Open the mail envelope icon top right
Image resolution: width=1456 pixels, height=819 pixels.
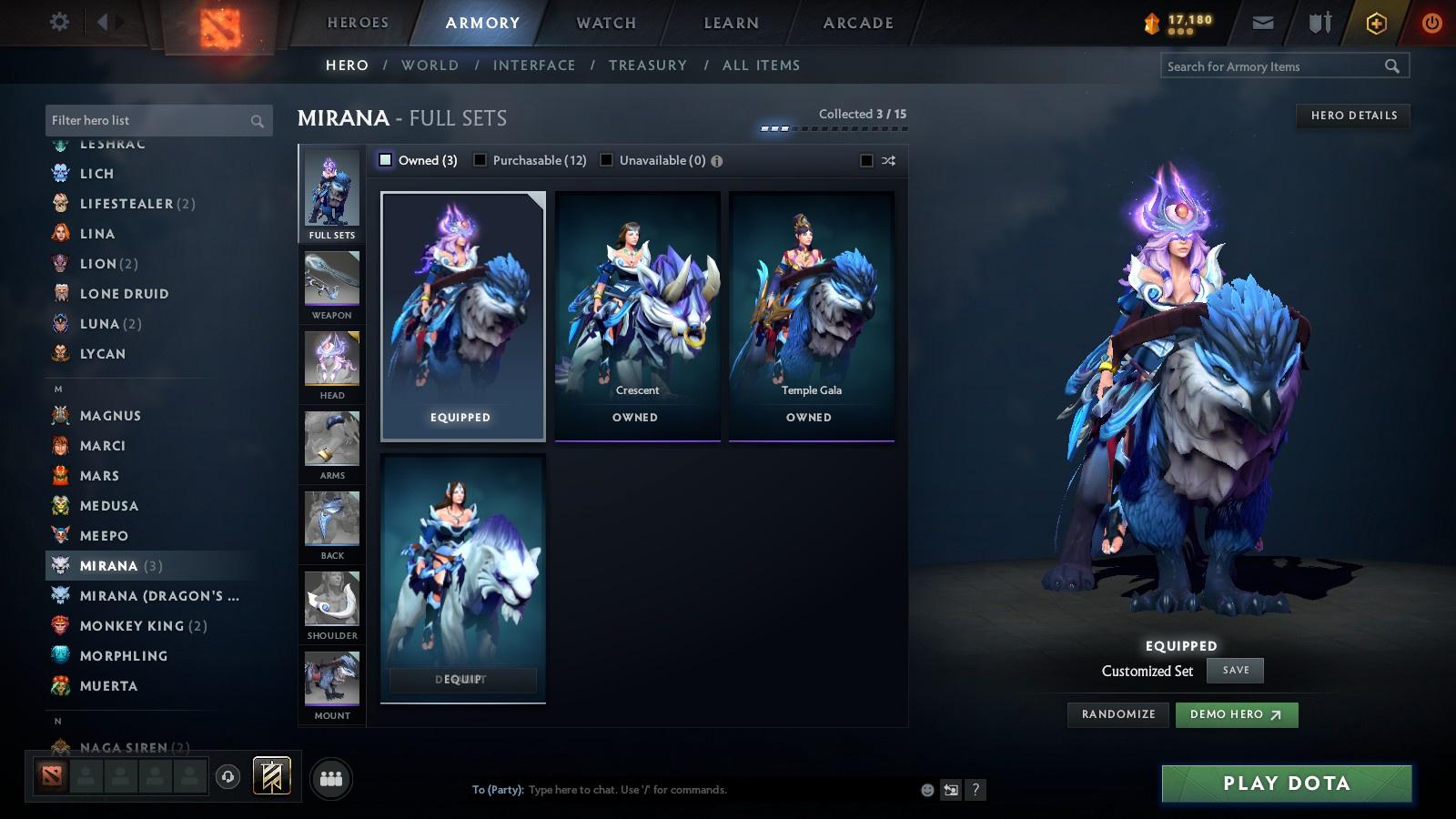1262,22
